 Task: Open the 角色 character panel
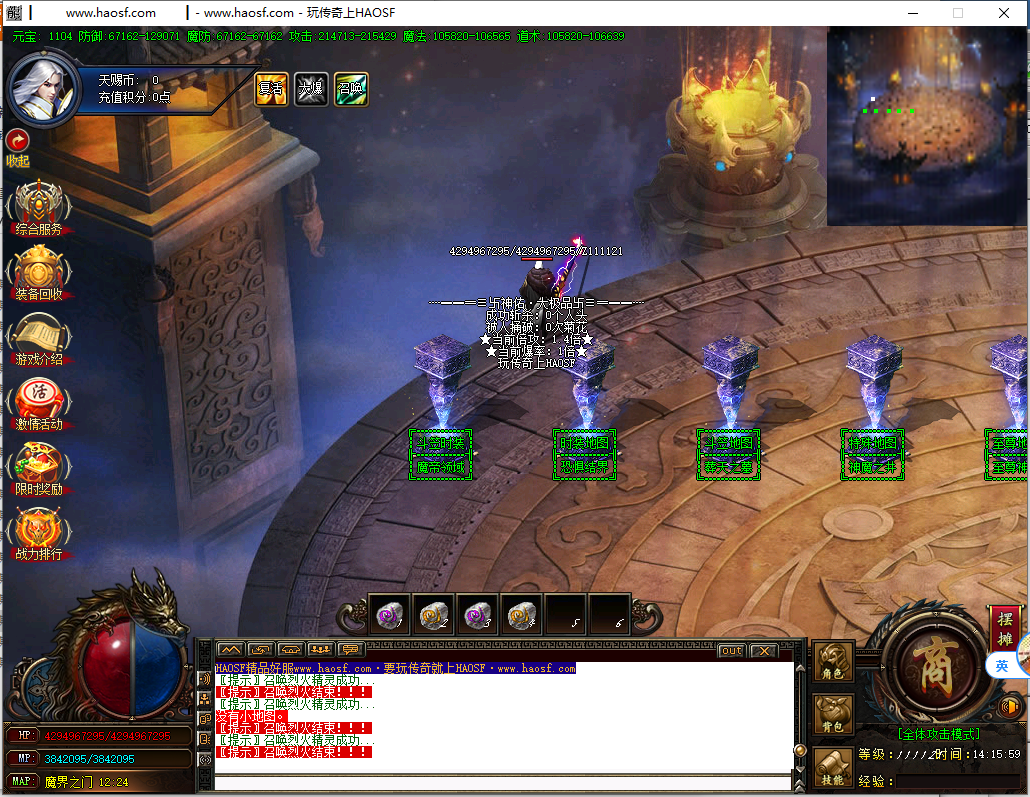[832, 662]
